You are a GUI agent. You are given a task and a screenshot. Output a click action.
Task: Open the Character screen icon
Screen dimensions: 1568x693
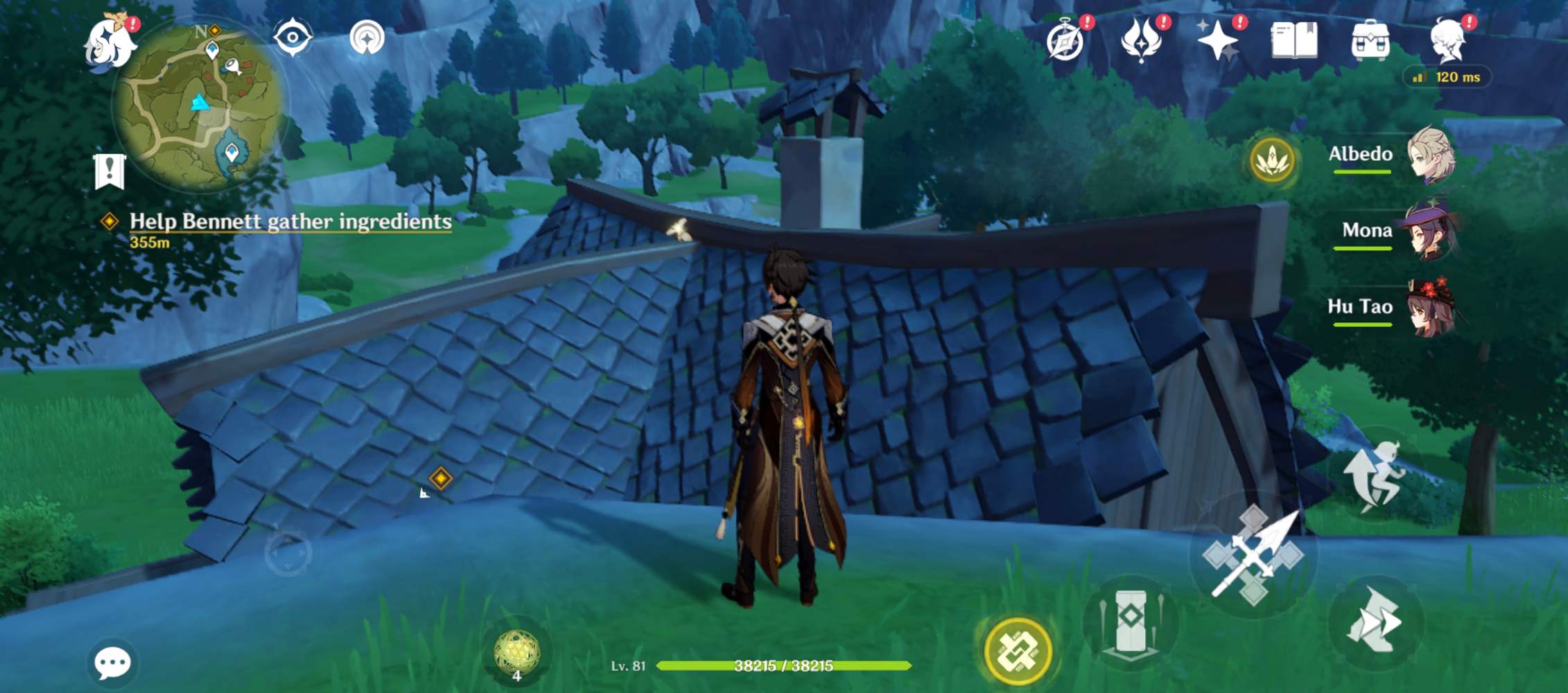click(x=1447, y=42)
